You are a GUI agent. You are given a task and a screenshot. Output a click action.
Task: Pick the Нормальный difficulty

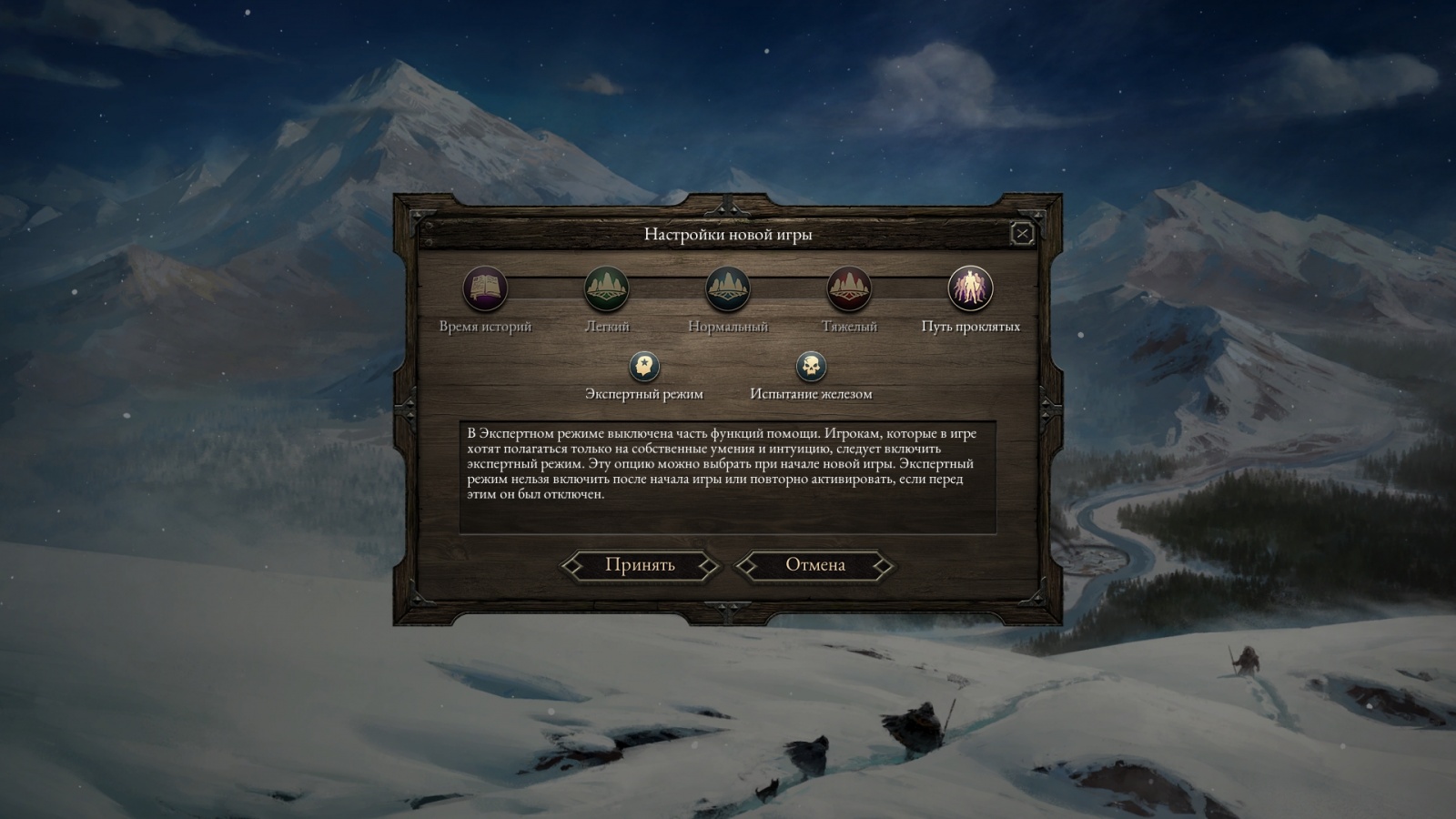pos(728,289)
